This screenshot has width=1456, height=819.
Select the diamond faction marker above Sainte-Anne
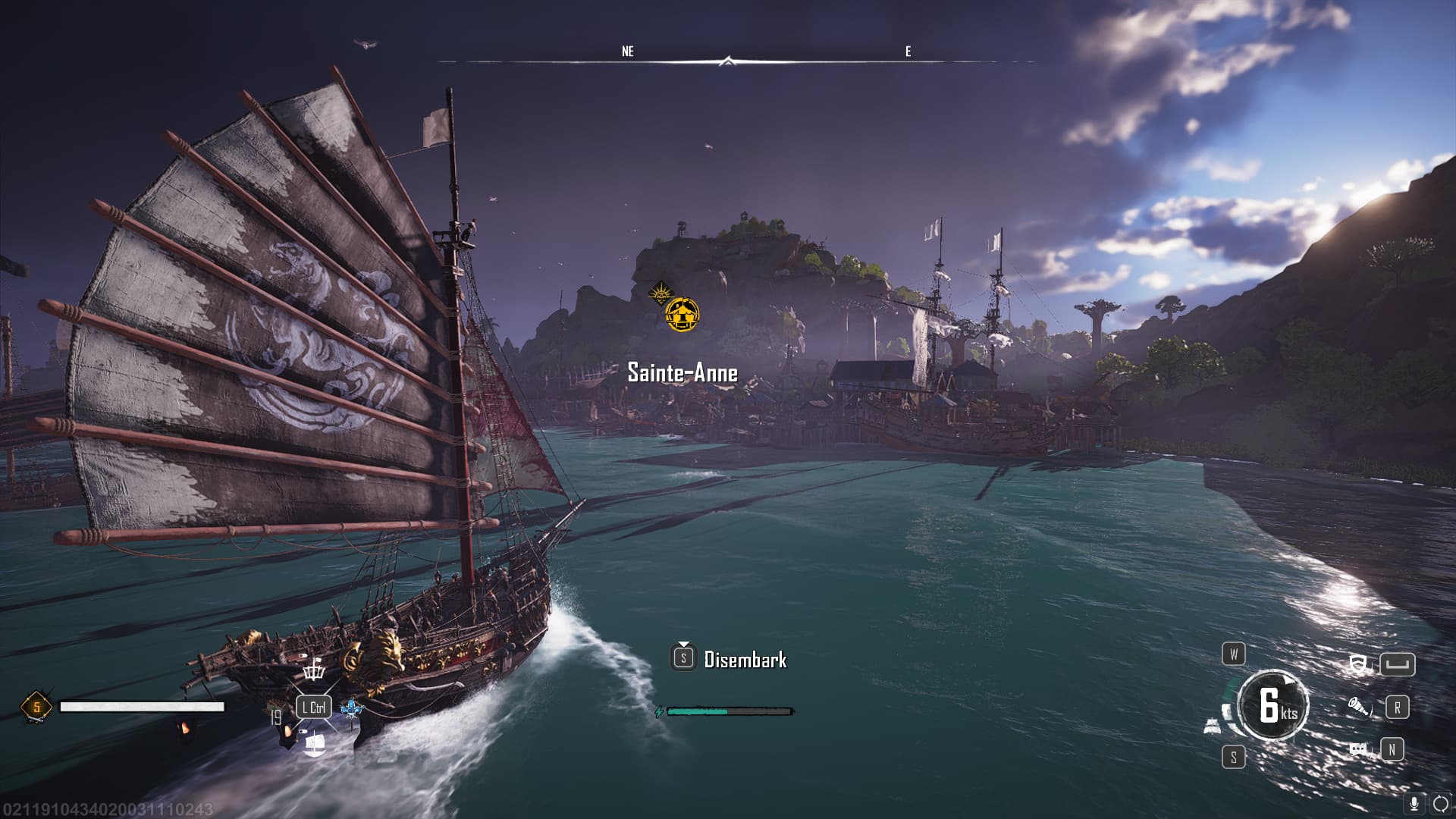[x=661, y=293]
